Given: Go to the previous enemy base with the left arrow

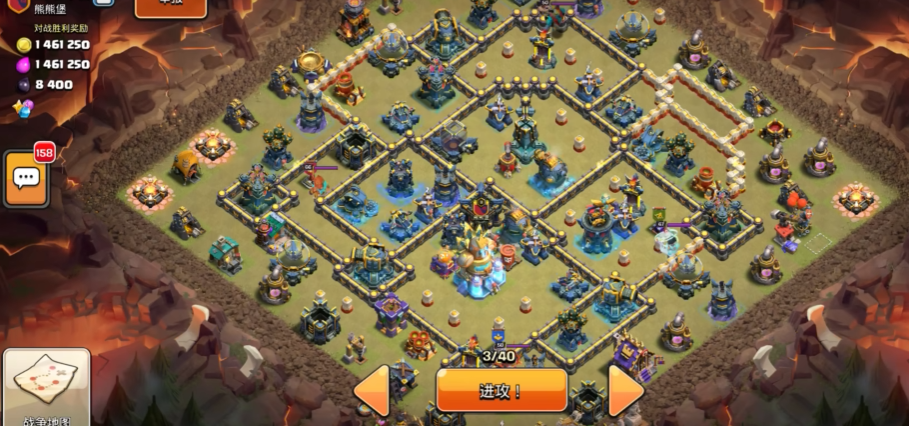Looking at the screenshot, I should tap(374, 391).
